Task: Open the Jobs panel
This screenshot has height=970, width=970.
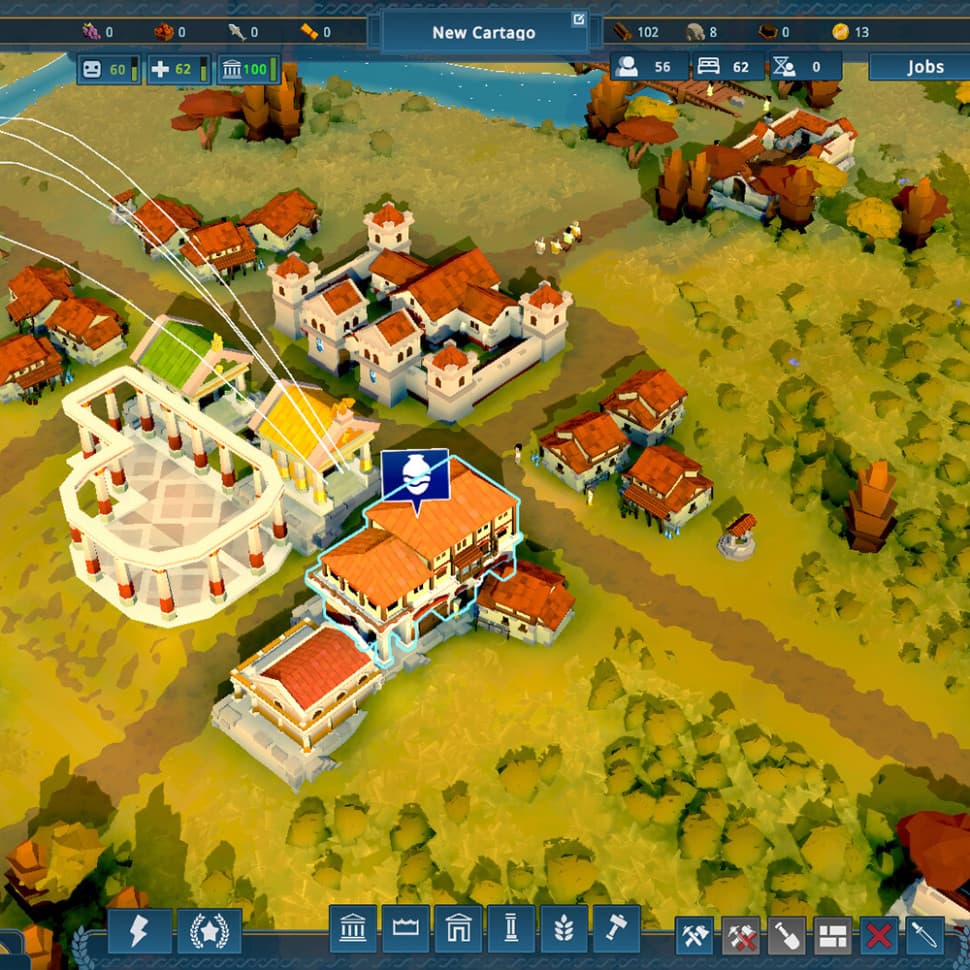Action: point(924,67)
